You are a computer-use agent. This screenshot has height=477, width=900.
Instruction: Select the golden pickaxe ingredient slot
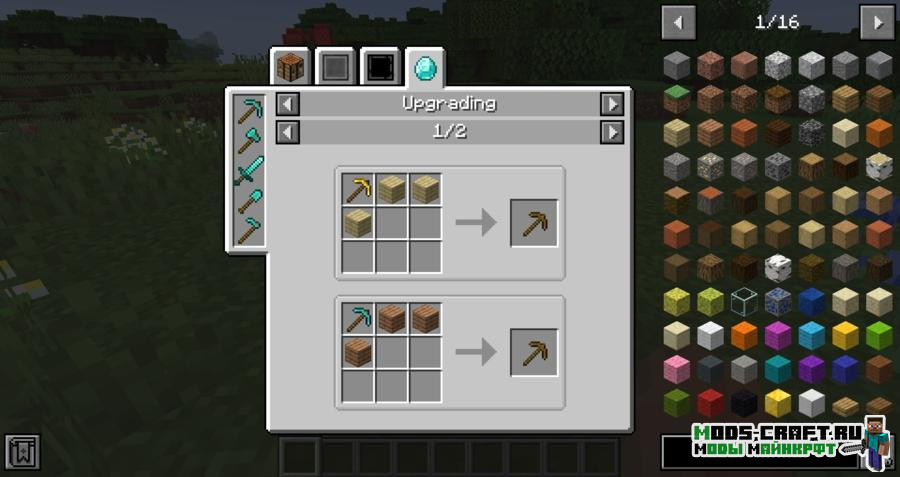pos(358,189)
